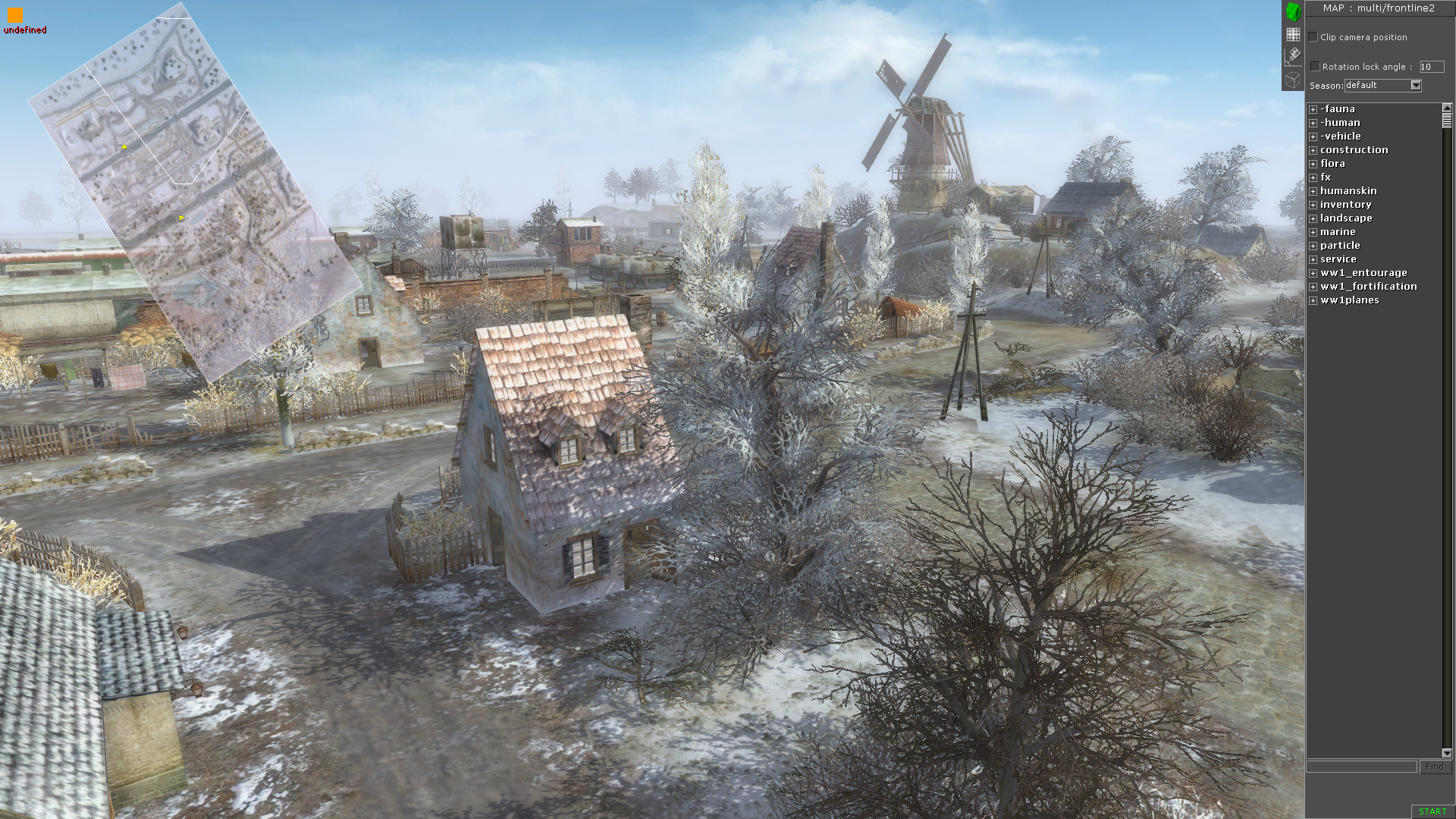Toggle Rotation lock angle
Viewport: 1456px width, 819px height.
tap(1314, 66)
